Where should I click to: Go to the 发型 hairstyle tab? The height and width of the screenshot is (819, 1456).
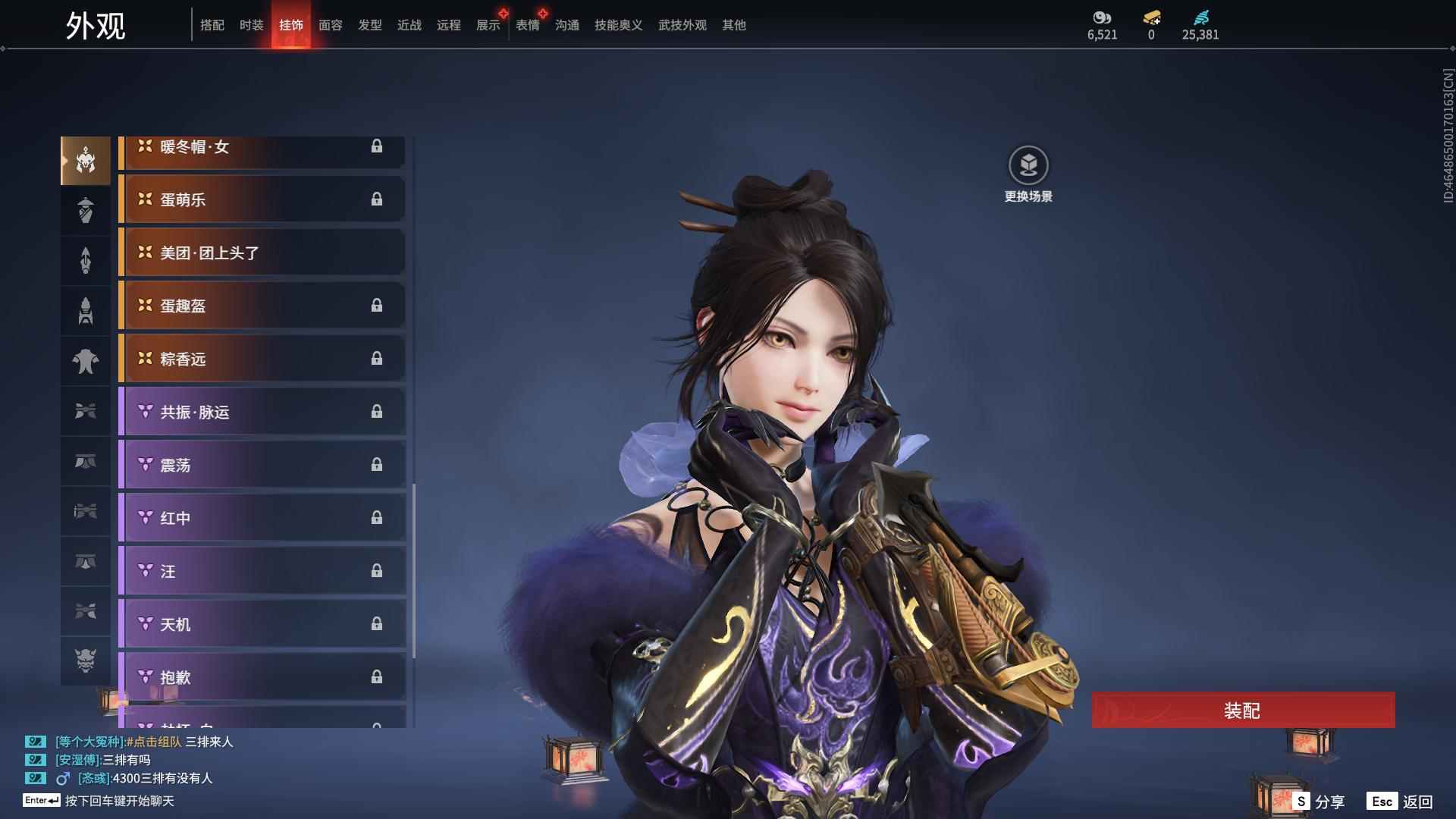coord(370,25)
